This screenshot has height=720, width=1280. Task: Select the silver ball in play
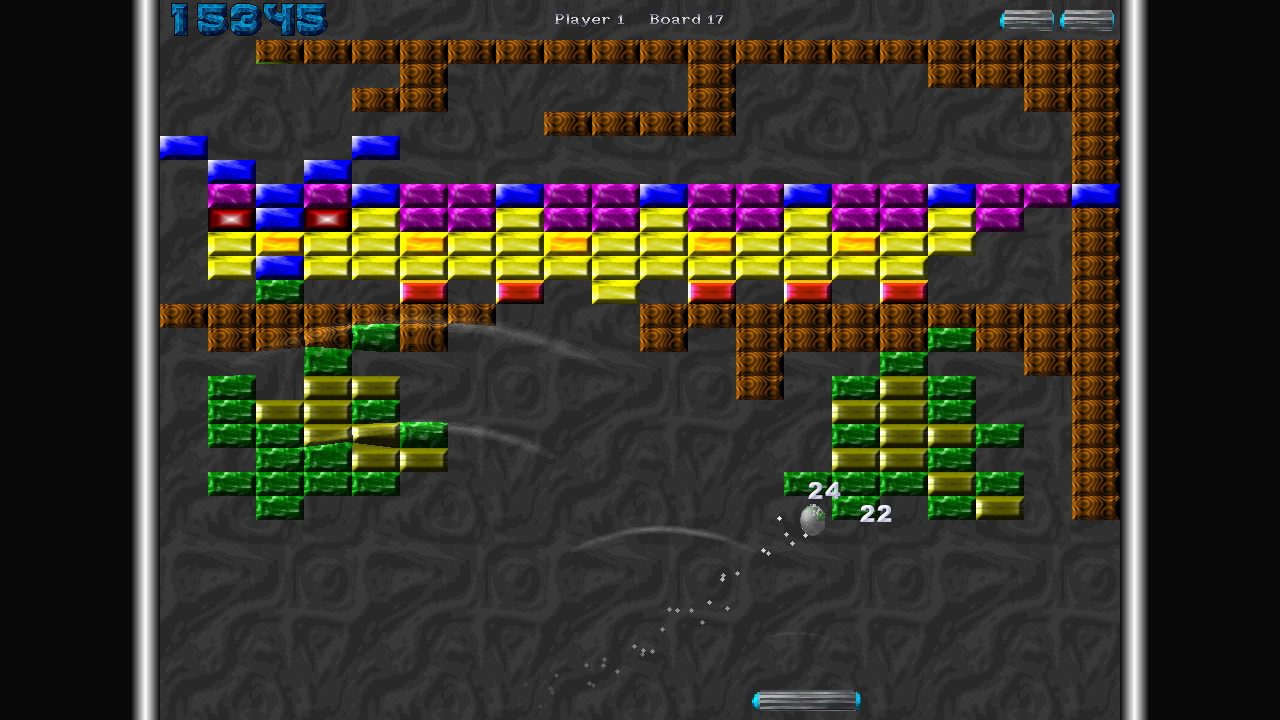812,520
